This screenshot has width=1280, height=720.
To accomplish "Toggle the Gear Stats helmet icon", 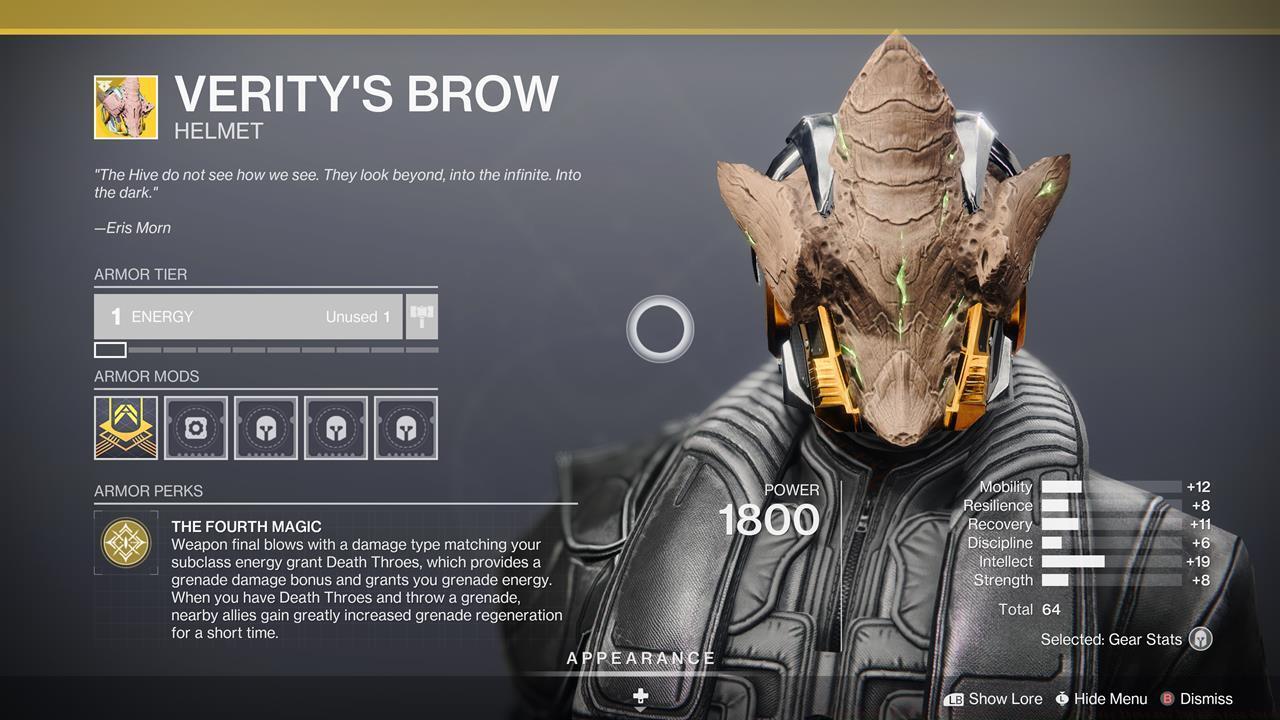I will 1201,639.
